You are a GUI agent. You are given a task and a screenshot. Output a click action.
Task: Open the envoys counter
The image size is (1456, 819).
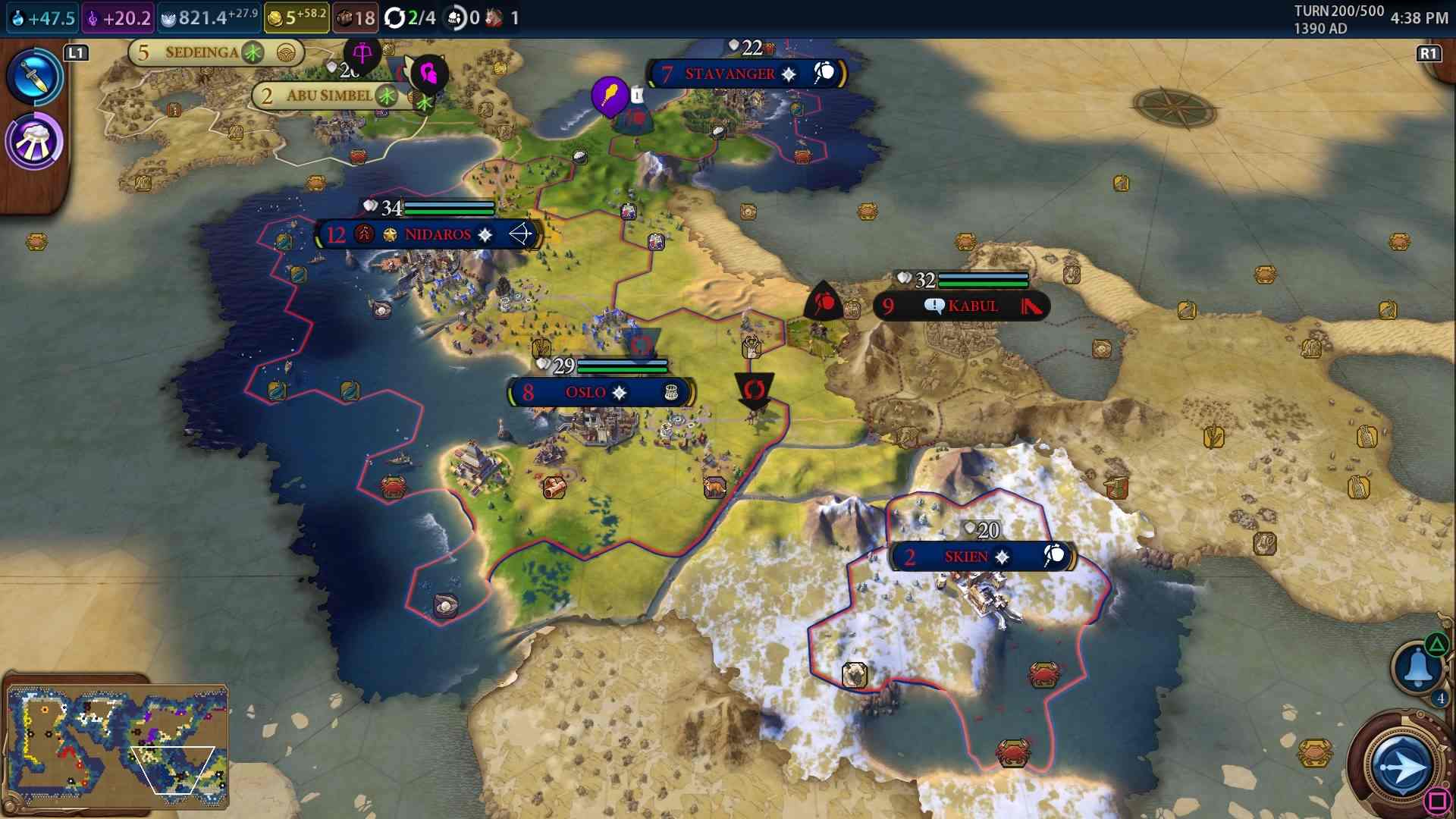pyautogui.click(x=463, y=17)
